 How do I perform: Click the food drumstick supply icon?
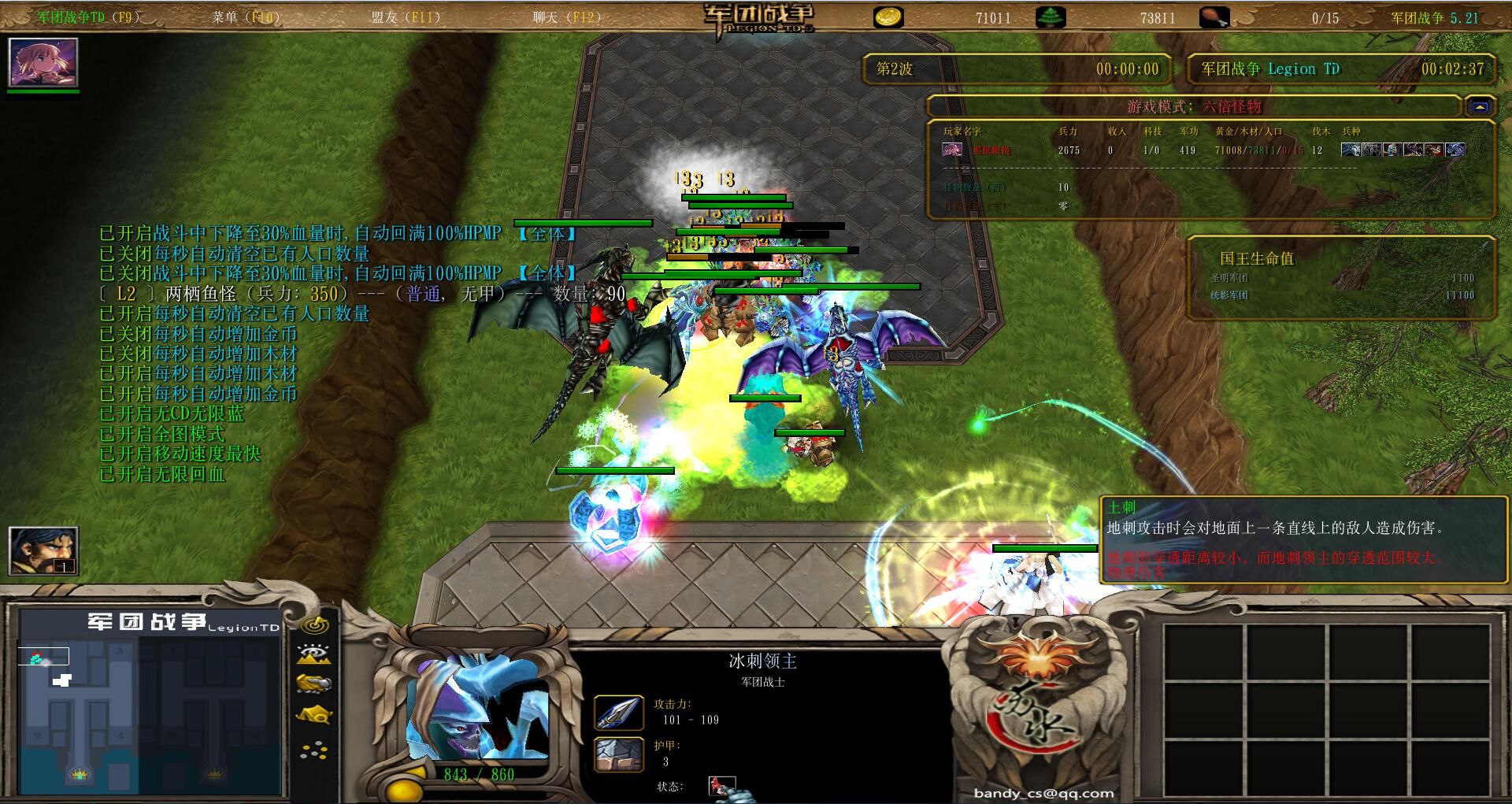tap(1214, 17)
